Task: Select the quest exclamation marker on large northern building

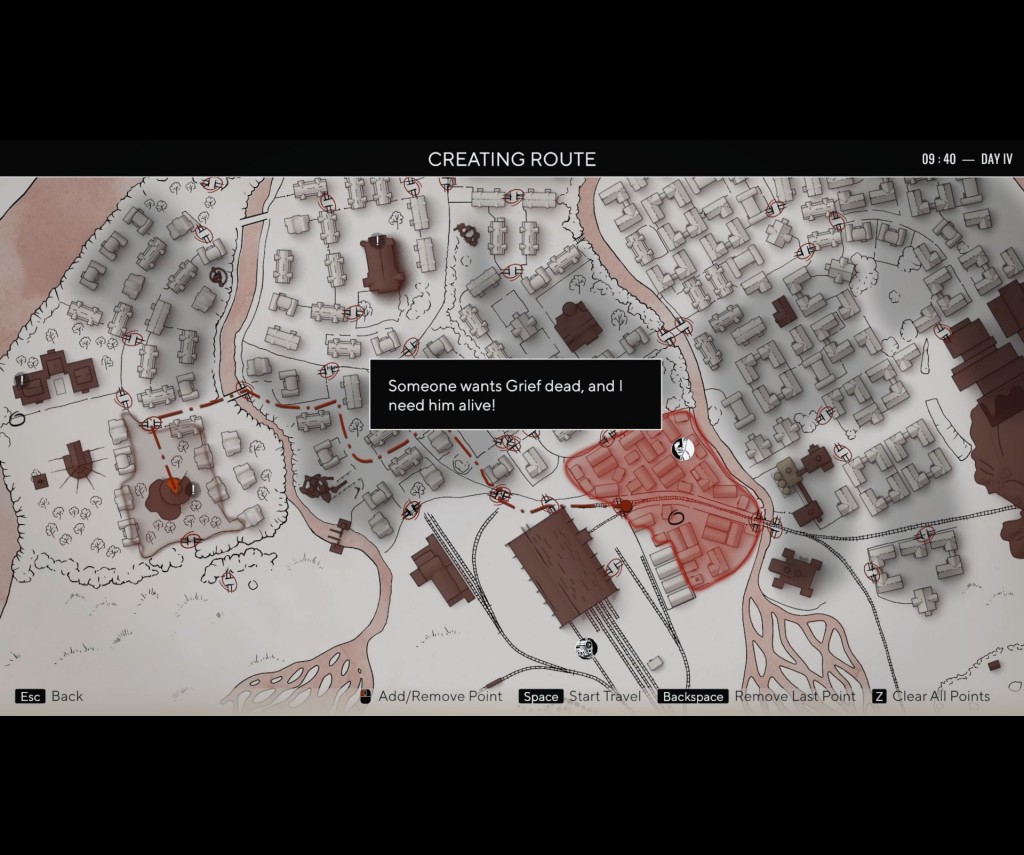Action: [377, 241]
